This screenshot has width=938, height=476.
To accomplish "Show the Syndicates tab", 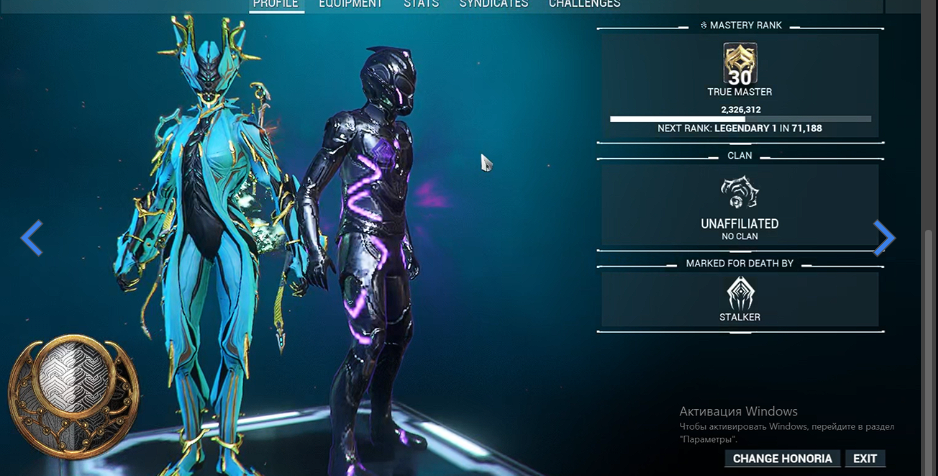I will 493,4.
